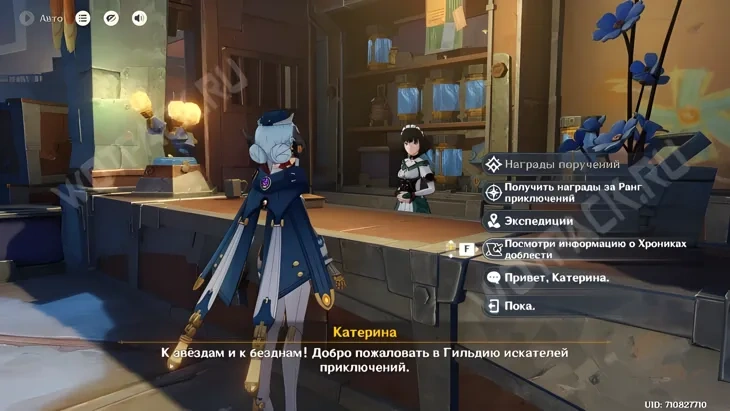Toggle the Авто auto-play dialogue button
730x411 pixels.
37,18
